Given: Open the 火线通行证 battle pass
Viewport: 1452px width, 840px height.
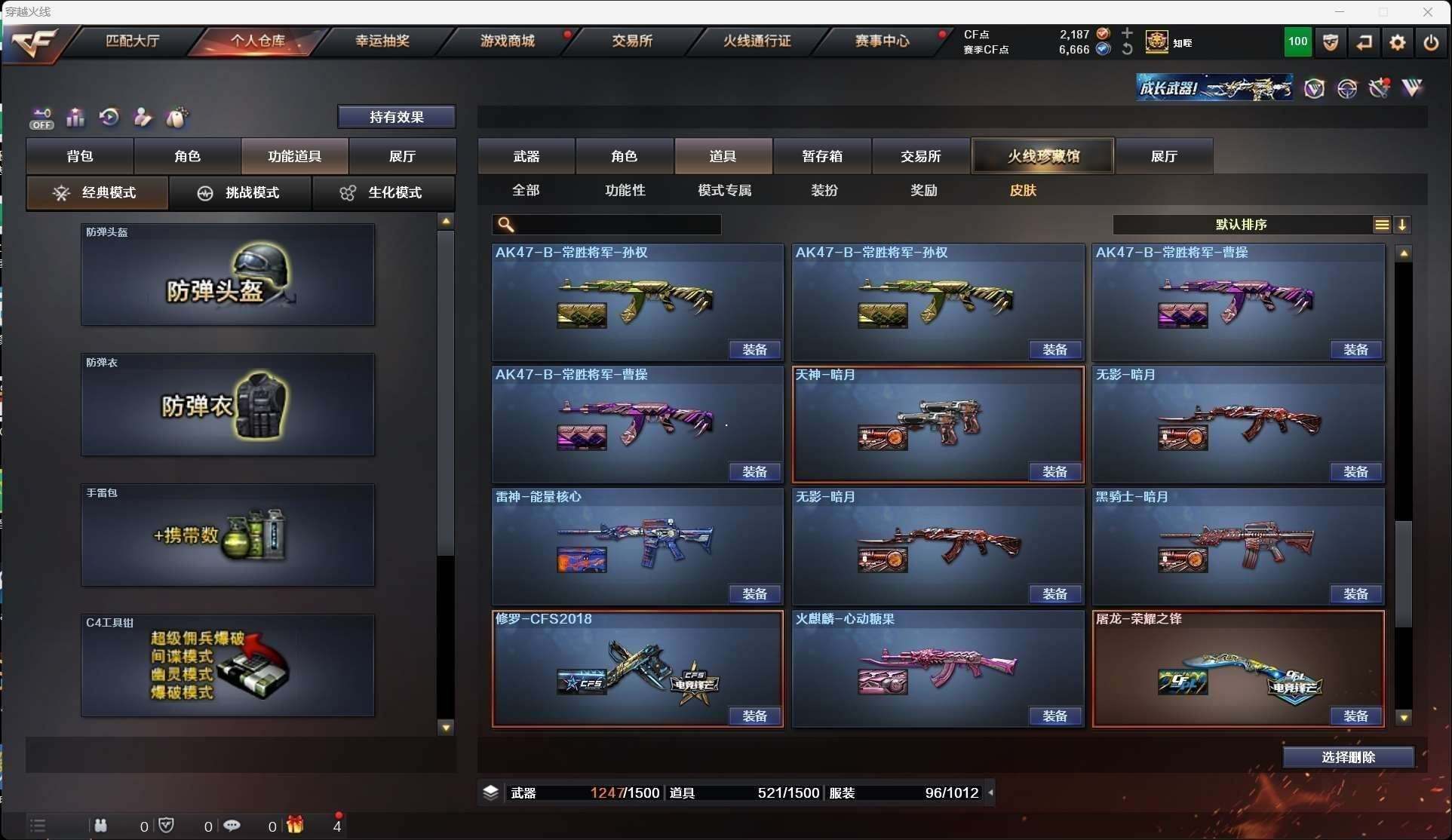Looking at the screenshot, I should 757,41.
